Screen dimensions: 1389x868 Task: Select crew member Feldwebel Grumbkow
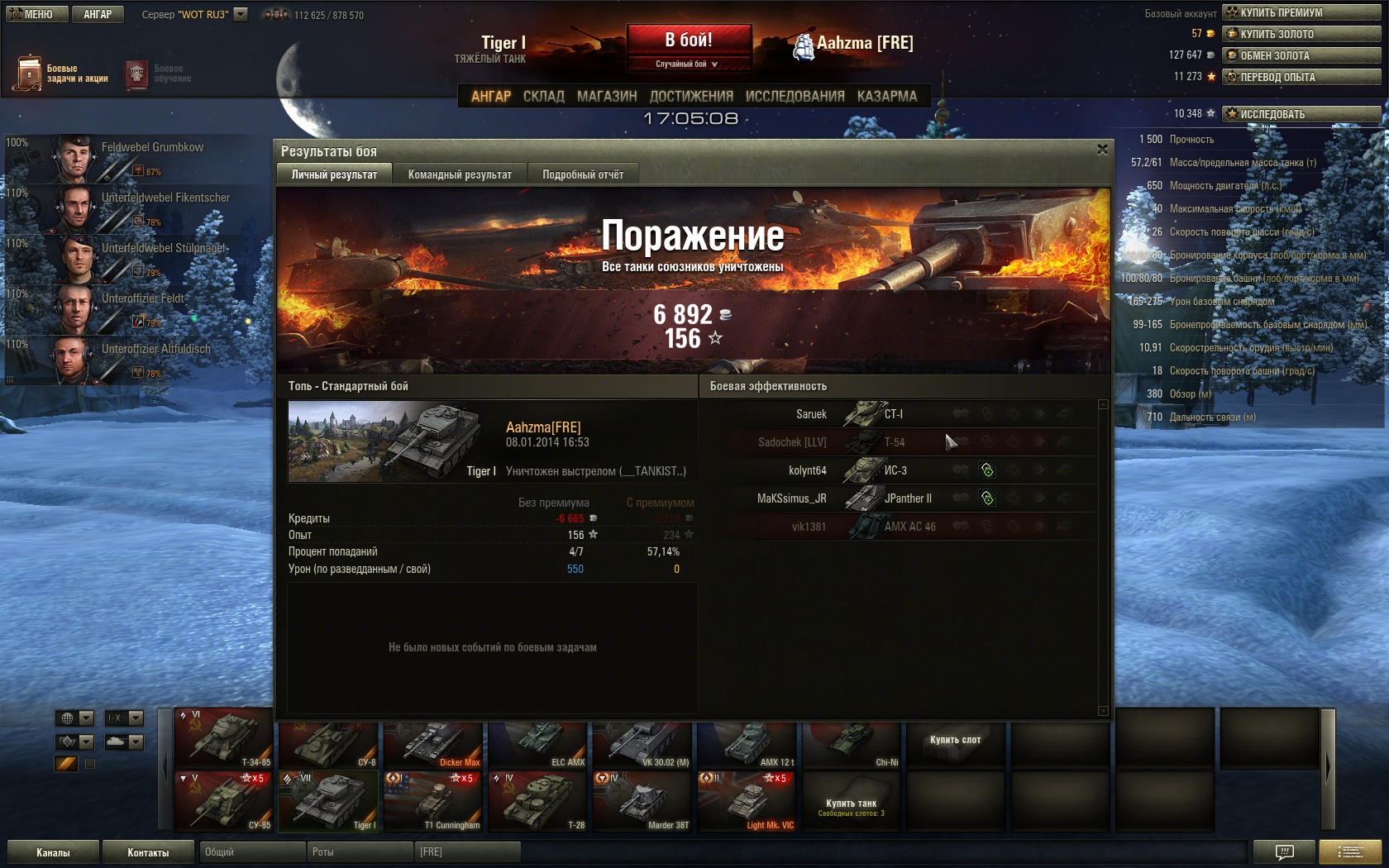pyautogui.click(x=132, y=157)
